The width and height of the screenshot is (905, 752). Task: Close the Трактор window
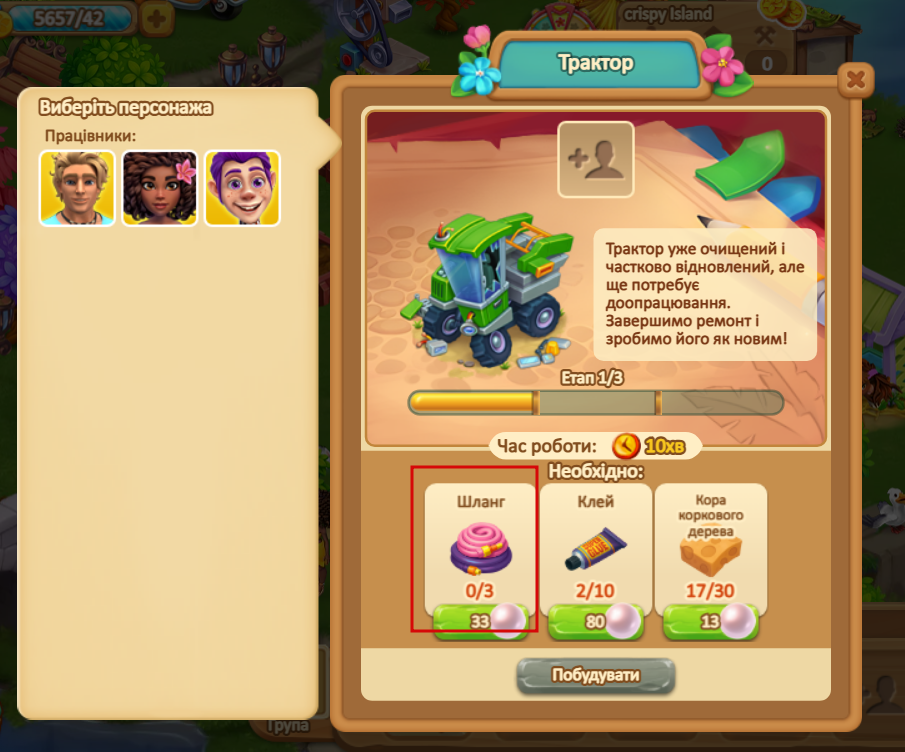(x=854, y=79)
